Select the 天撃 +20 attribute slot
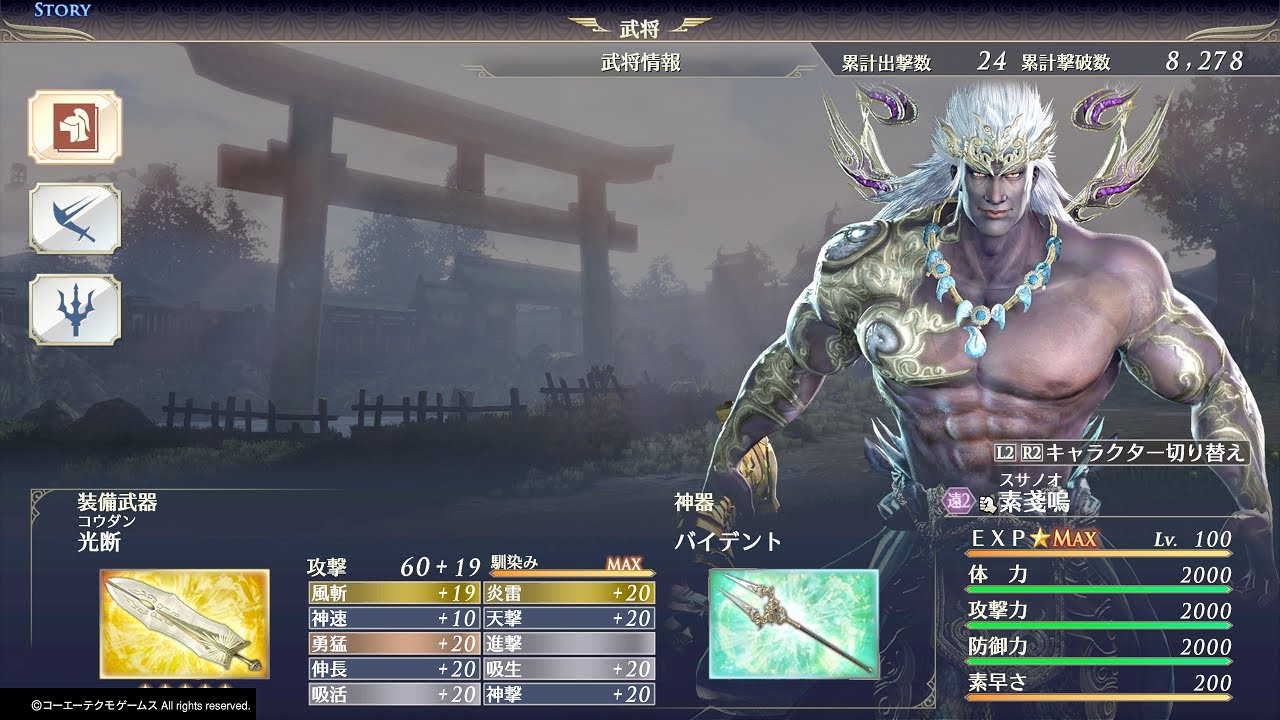 point(569,619)
